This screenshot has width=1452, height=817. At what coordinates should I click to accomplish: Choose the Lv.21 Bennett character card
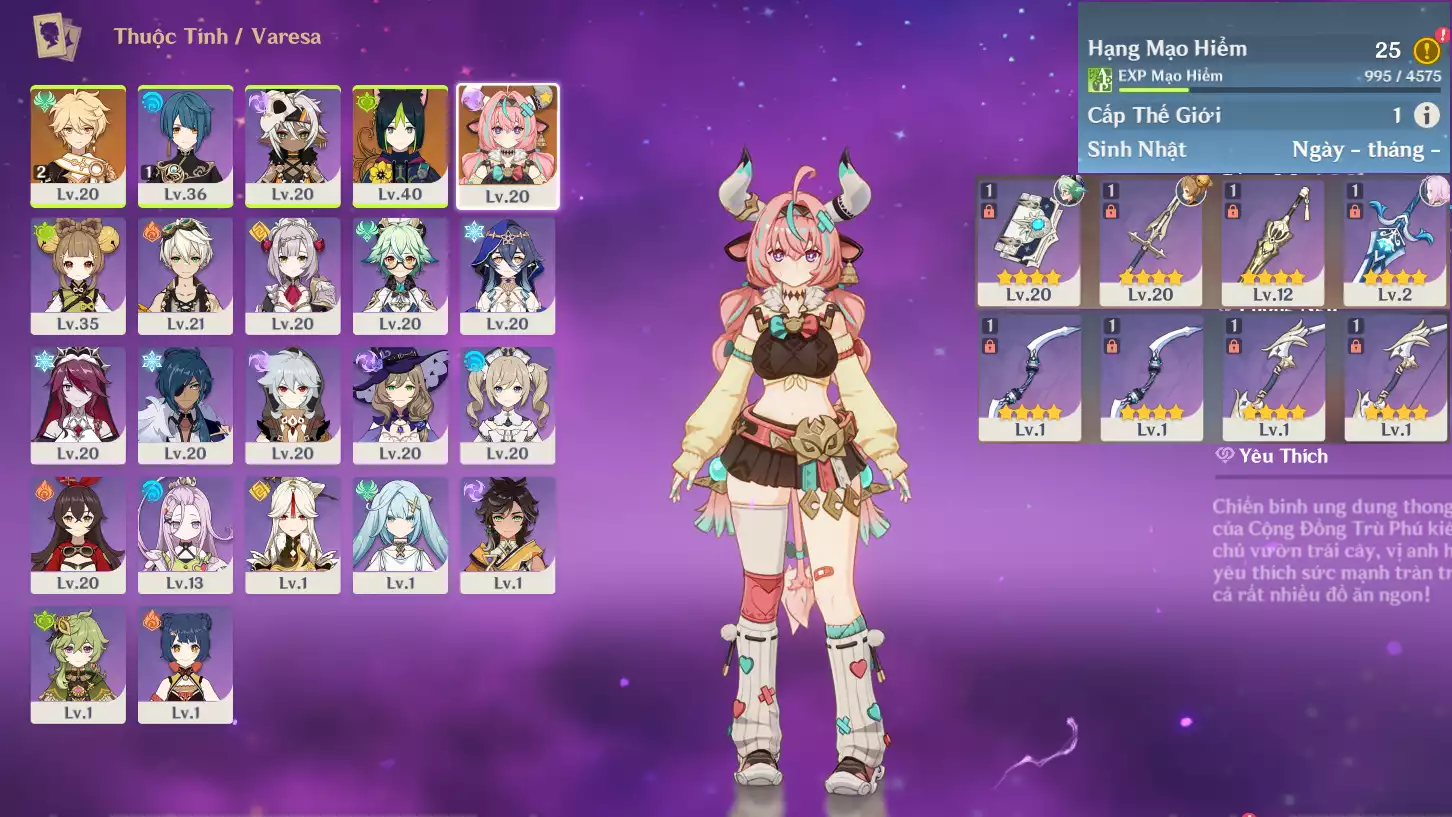pos(185,276)
